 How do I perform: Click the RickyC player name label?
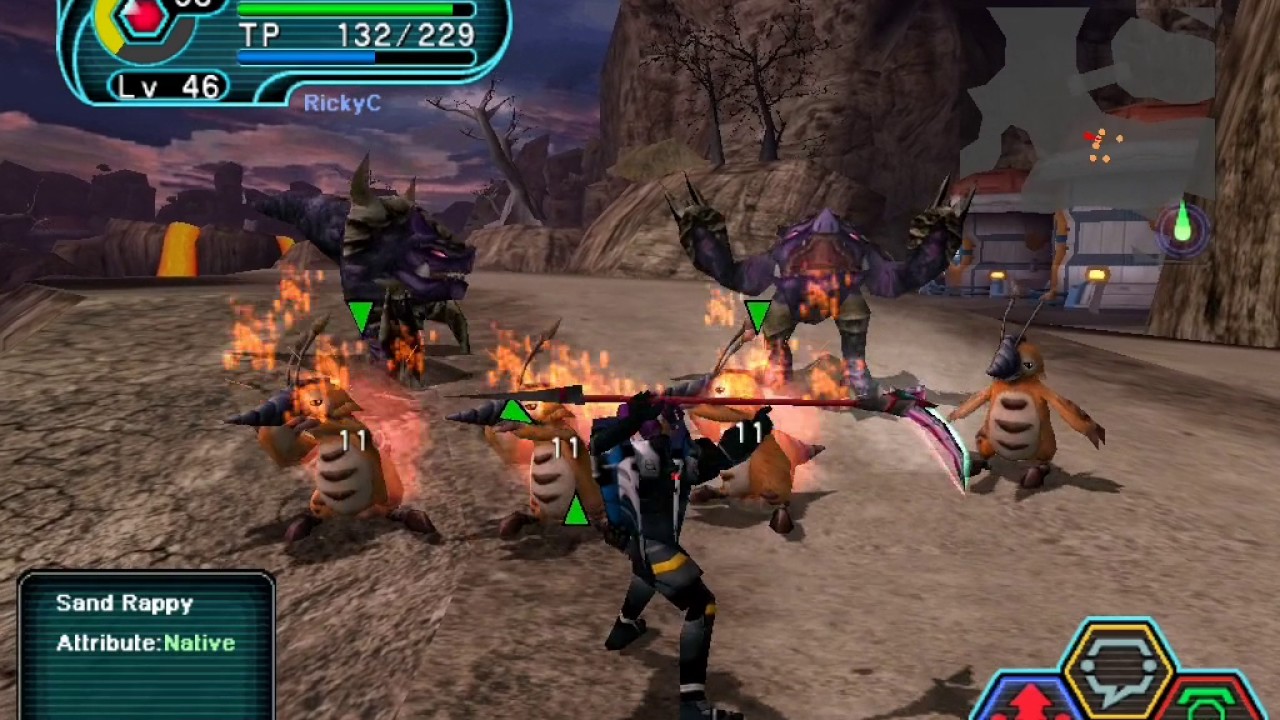(344, 103)
